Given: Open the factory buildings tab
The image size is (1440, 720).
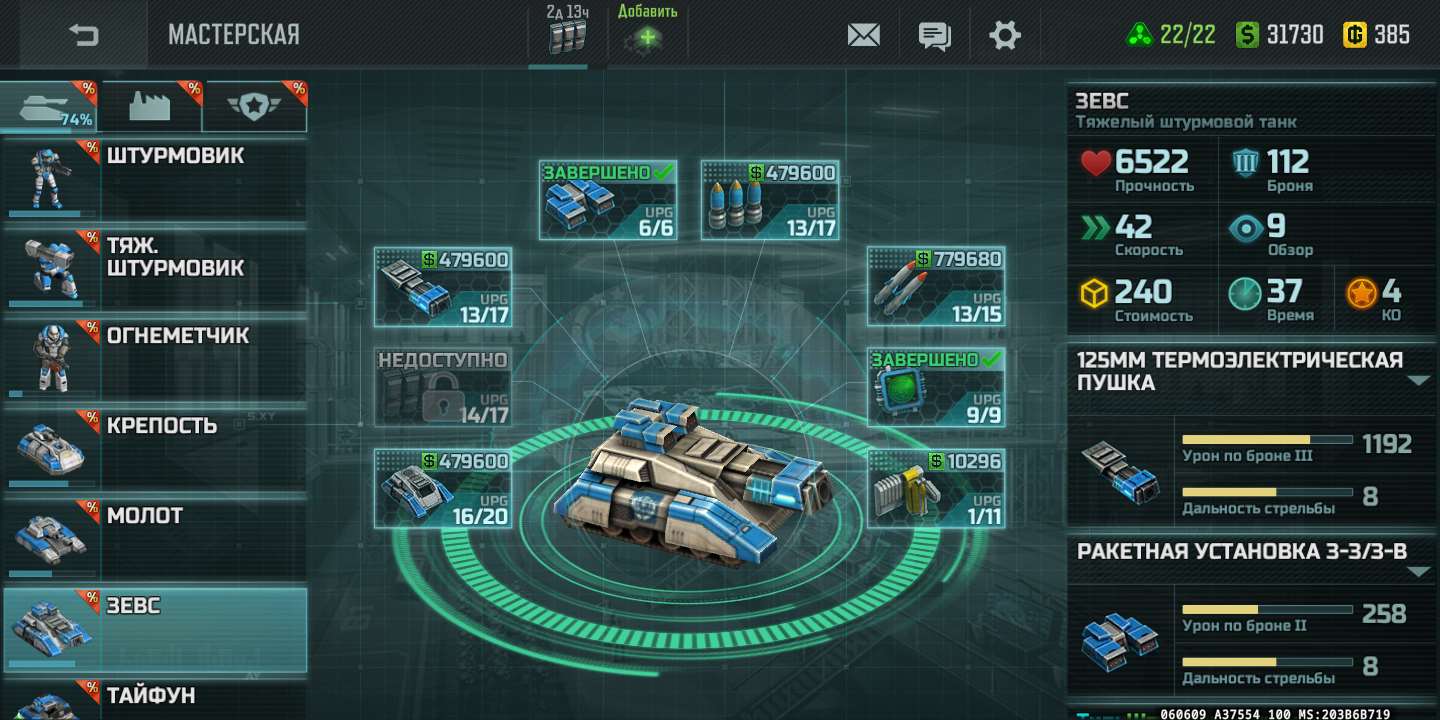Looking at the screenshot, I should coord(152,104).
